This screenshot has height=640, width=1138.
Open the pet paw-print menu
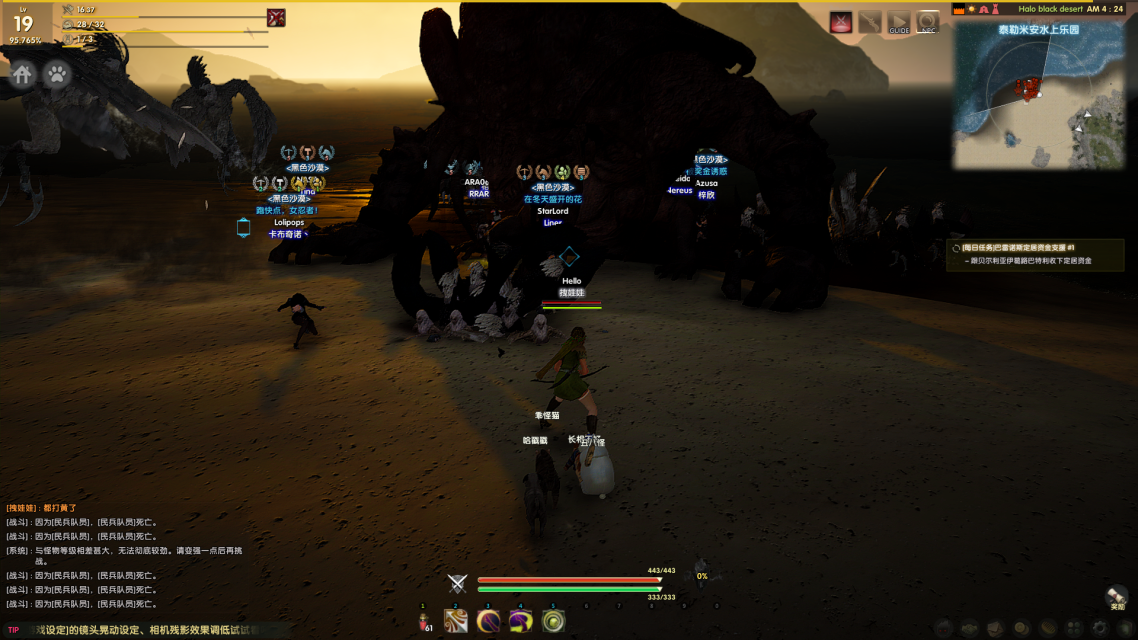[58, 74]
